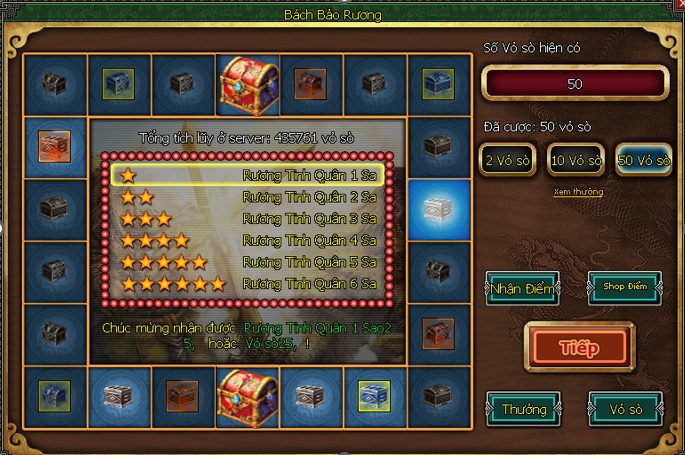Pick the 50 Vỏ sò bet
Image resolution: width=685 pixels, height=455 pixels.
coord(643,160)
